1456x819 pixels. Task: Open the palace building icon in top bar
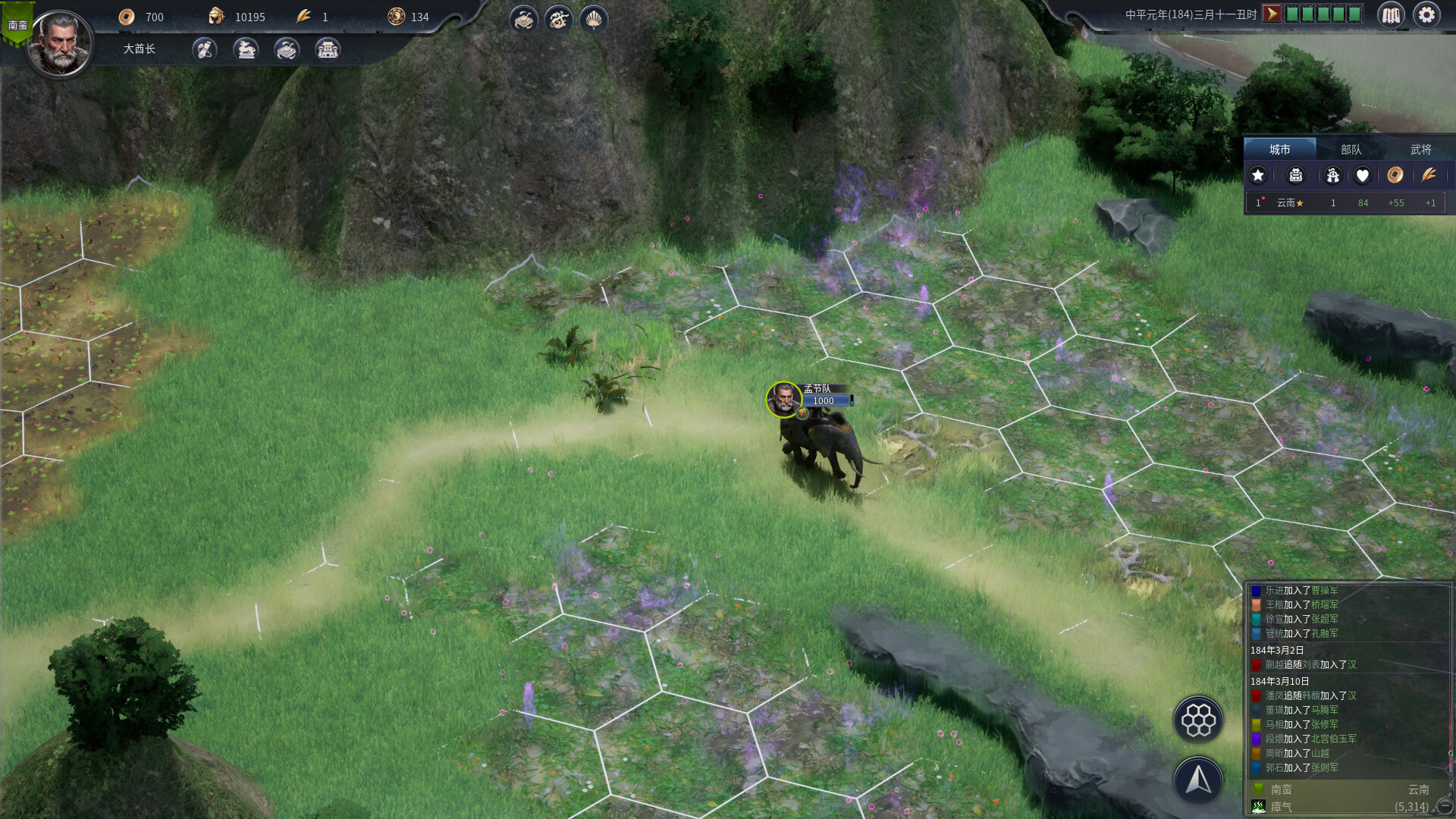coord(328,50)
